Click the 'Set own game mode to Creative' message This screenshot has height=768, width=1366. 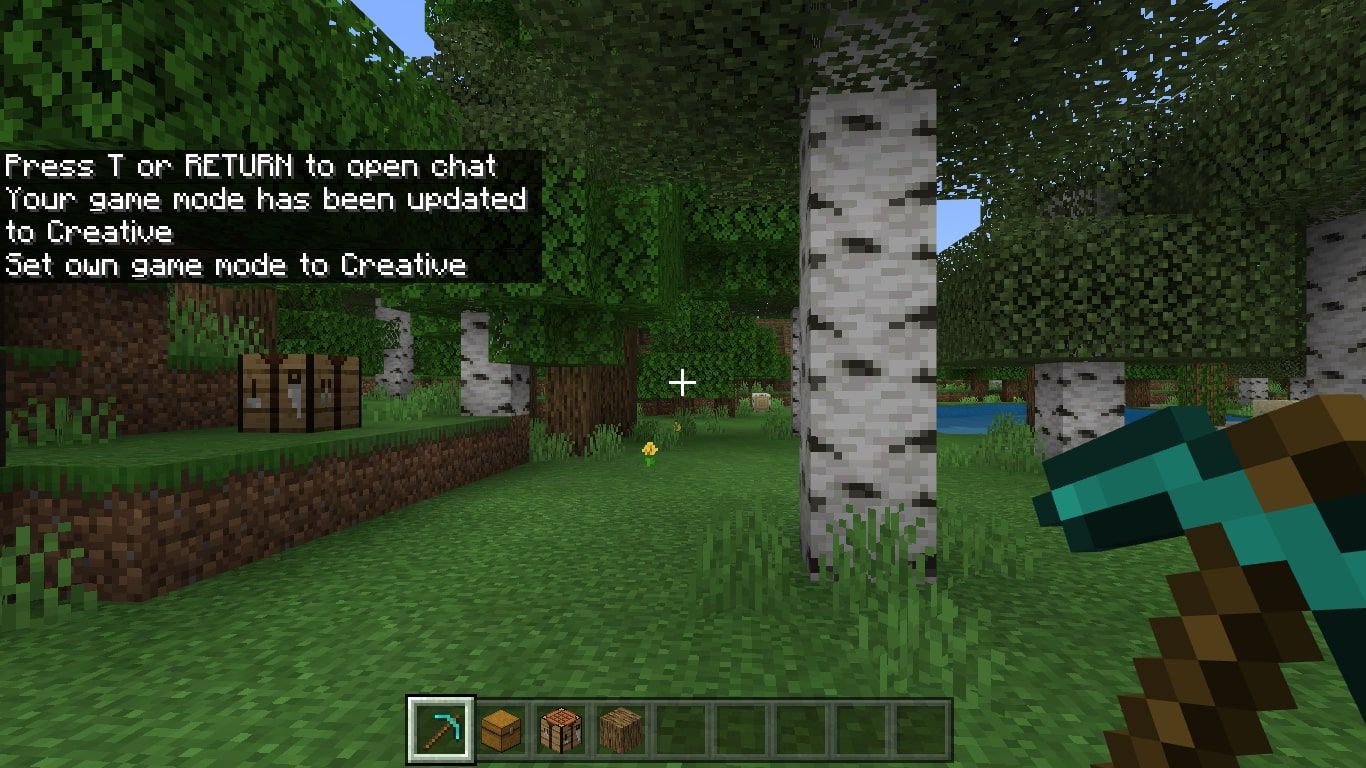pos(236,265)
